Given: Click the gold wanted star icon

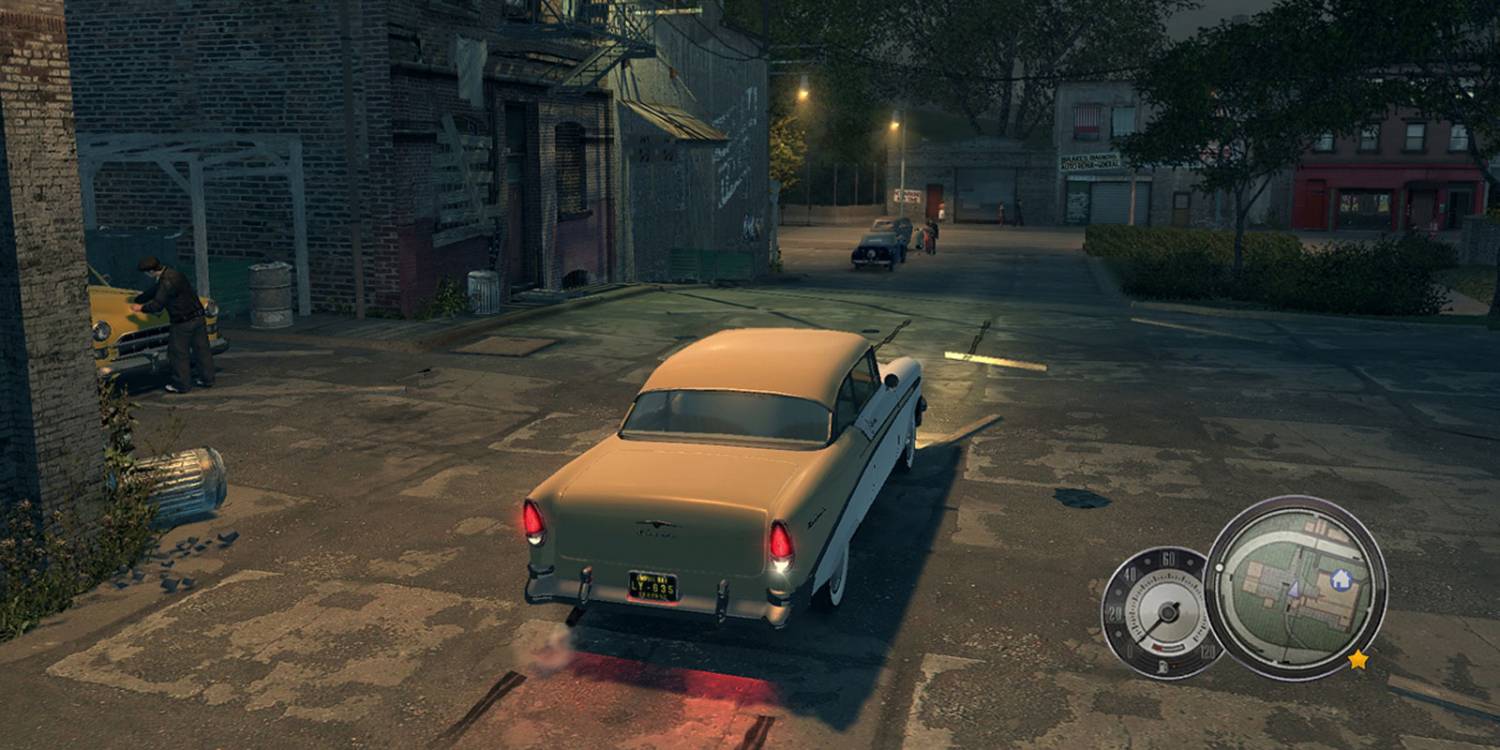Looking at the screenshot, I should (x=1357, y=659).
